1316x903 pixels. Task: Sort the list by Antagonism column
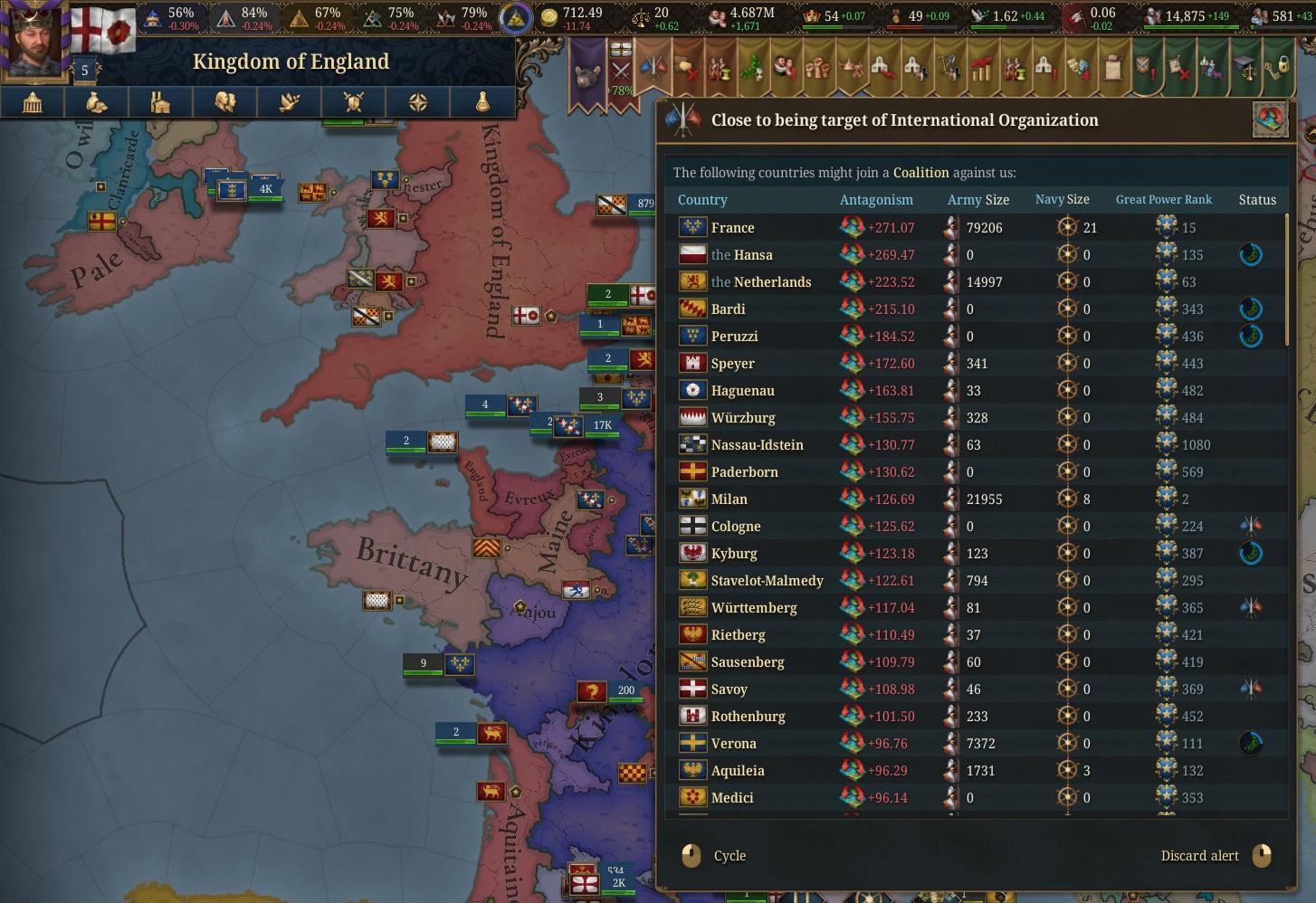(x=875, y=200)
